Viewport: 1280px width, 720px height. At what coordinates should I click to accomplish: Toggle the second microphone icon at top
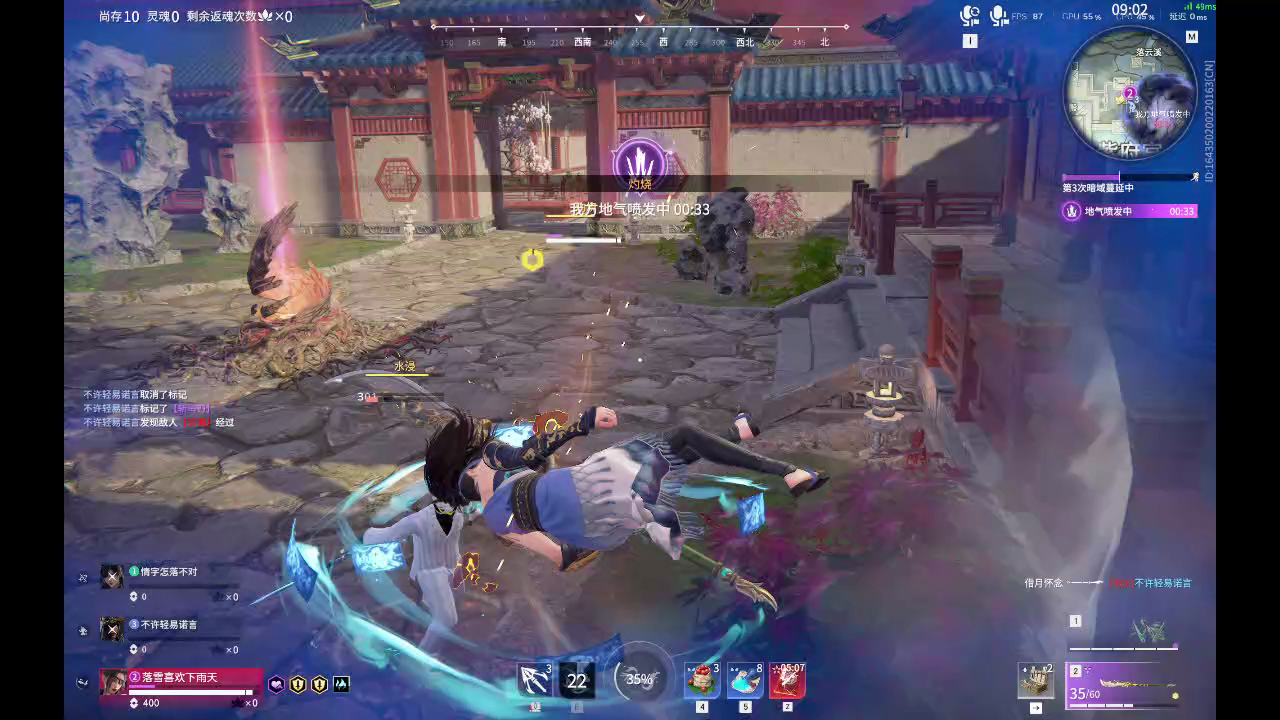[x=997, y=14]
